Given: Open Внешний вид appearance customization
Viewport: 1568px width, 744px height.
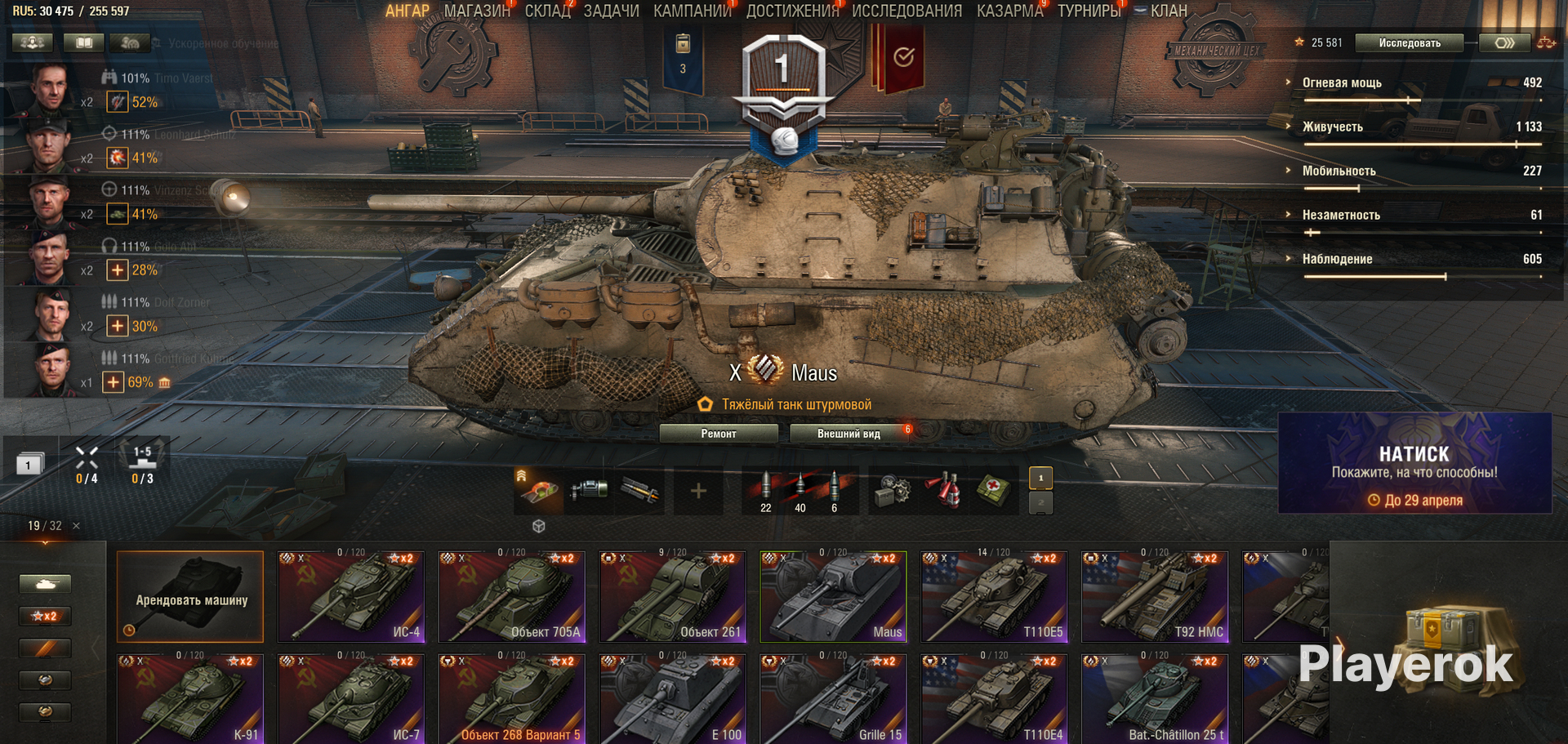Looking at the screenshot, I should [849, 434].
